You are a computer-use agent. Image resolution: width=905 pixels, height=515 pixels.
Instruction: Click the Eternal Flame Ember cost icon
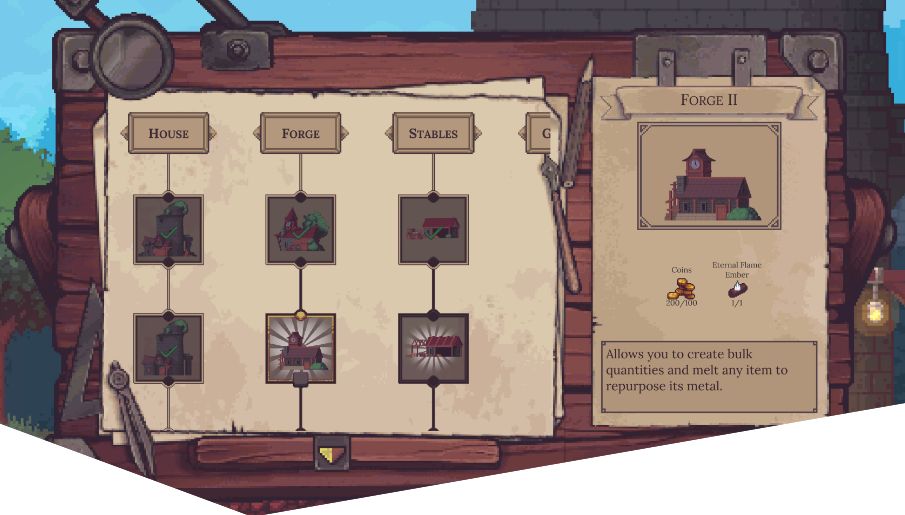[737, 288]
